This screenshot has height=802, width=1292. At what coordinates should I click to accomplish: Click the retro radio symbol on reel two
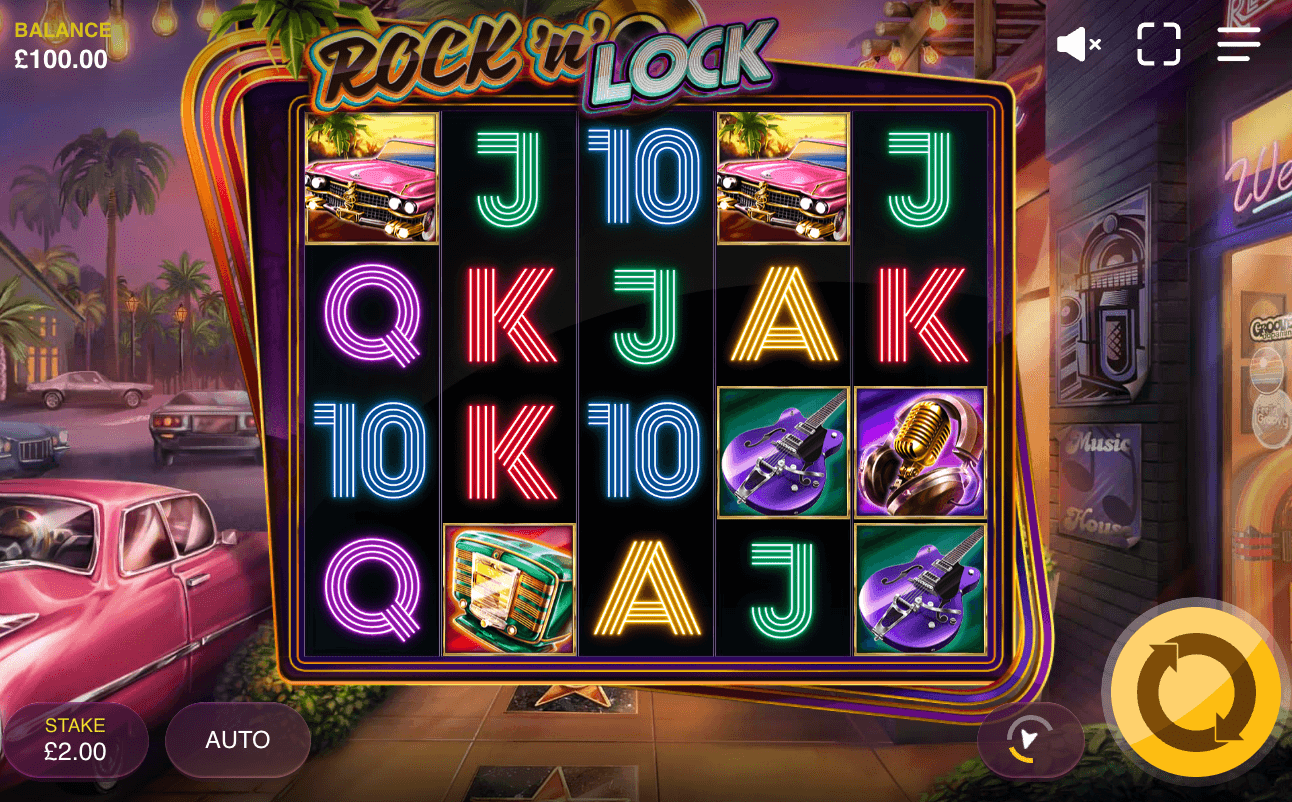pos(508,589)
